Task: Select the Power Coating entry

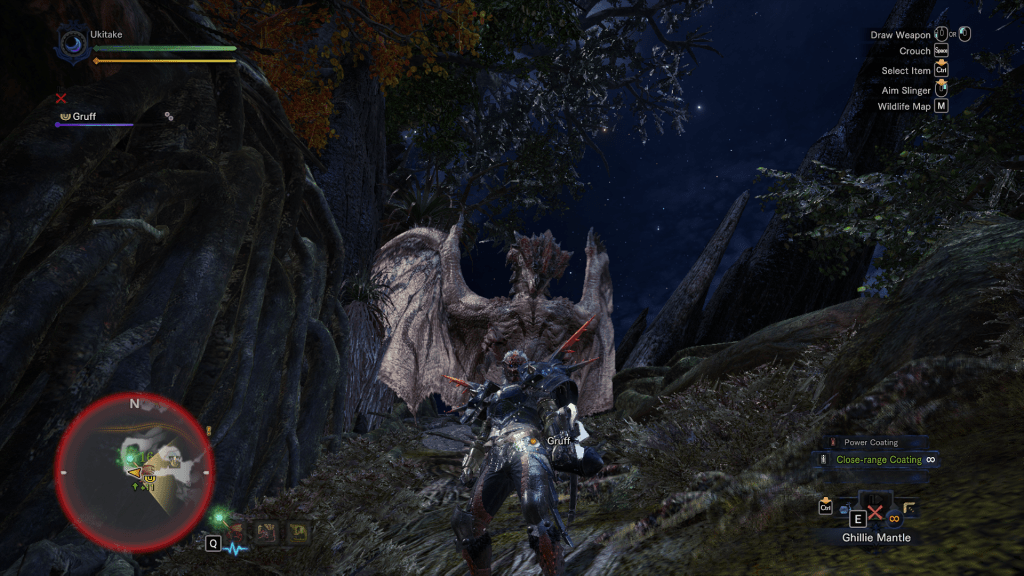Action: (869, 442)
